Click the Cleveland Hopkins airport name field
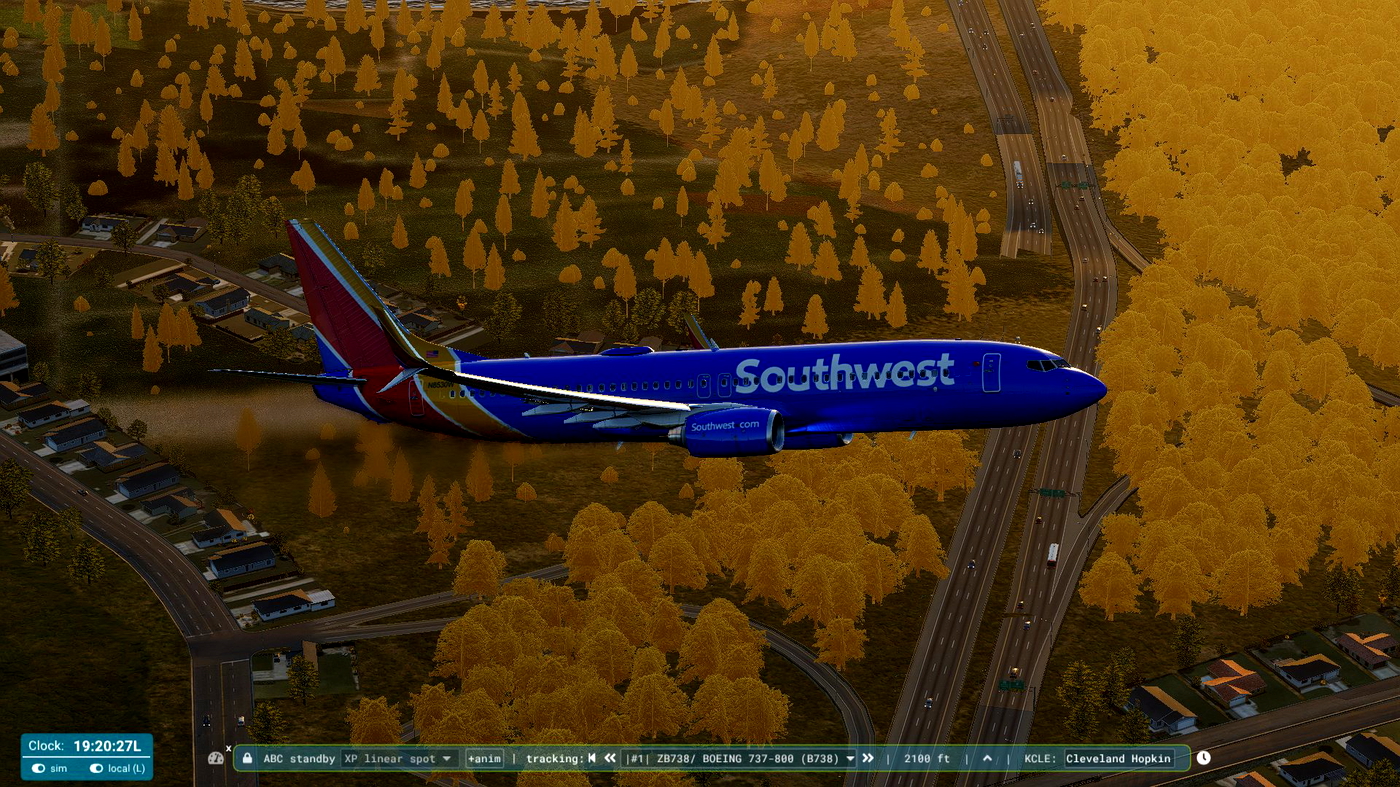1400x787 pixels. pos(1120,758)
